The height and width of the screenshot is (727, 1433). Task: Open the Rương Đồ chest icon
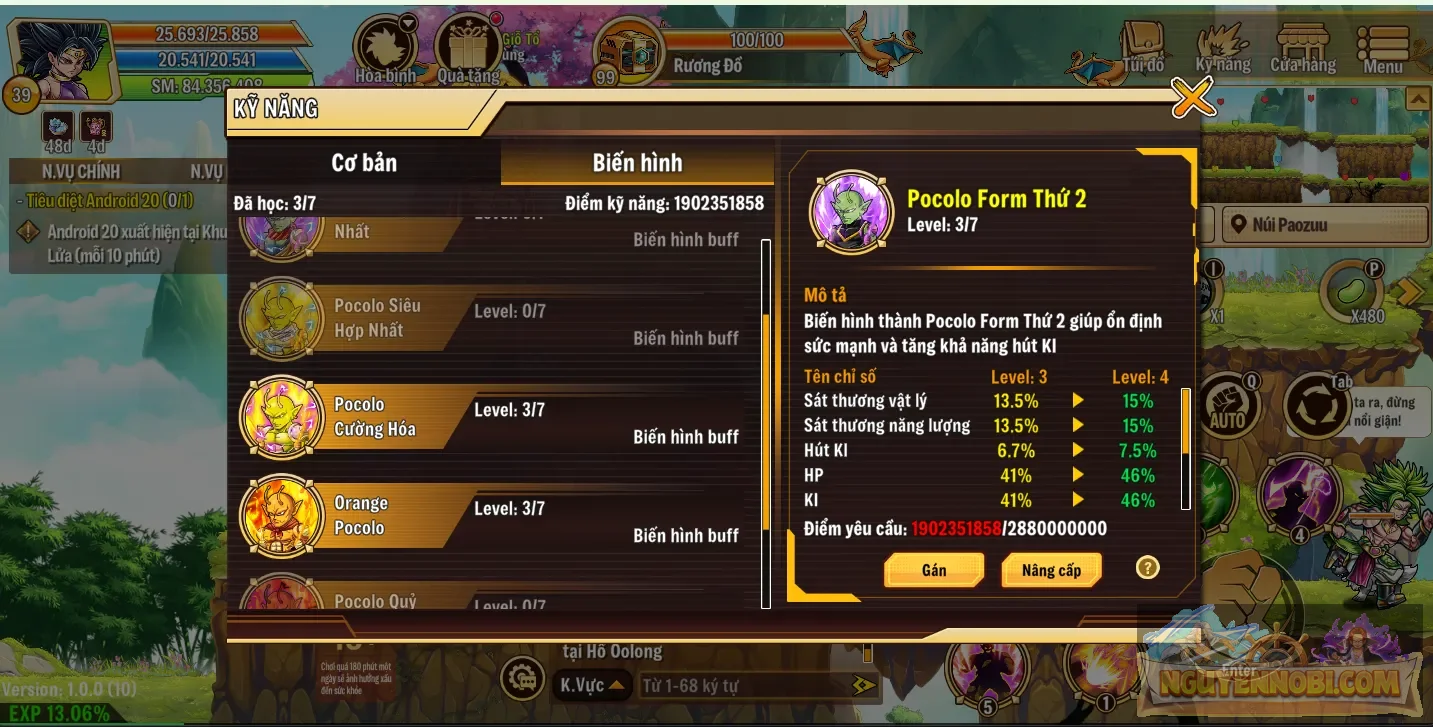coord(628,50)
